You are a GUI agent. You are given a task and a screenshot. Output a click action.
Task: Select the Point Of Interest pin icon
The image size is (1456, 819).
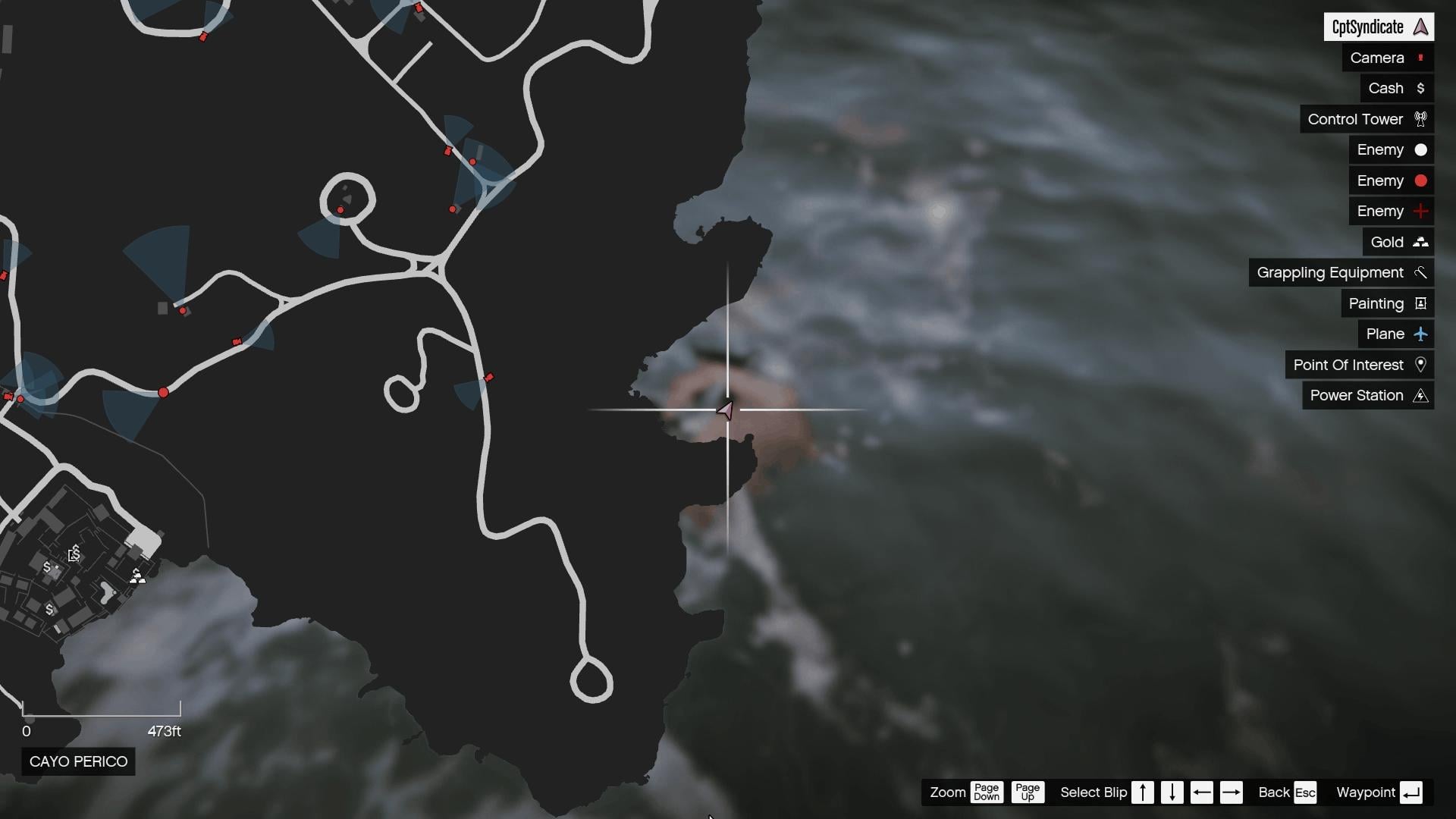point(1421,365)
